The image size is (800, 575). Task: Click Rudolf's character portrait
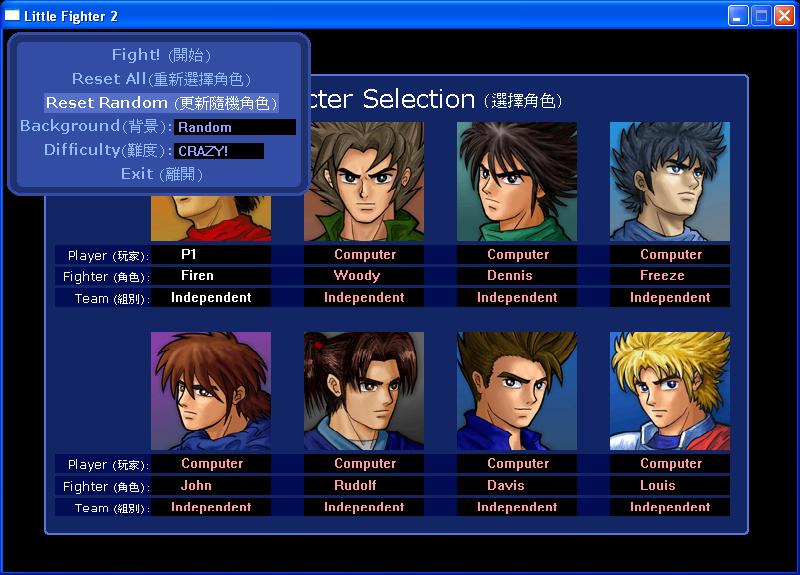pyautogui.click(x=364, y=391)
